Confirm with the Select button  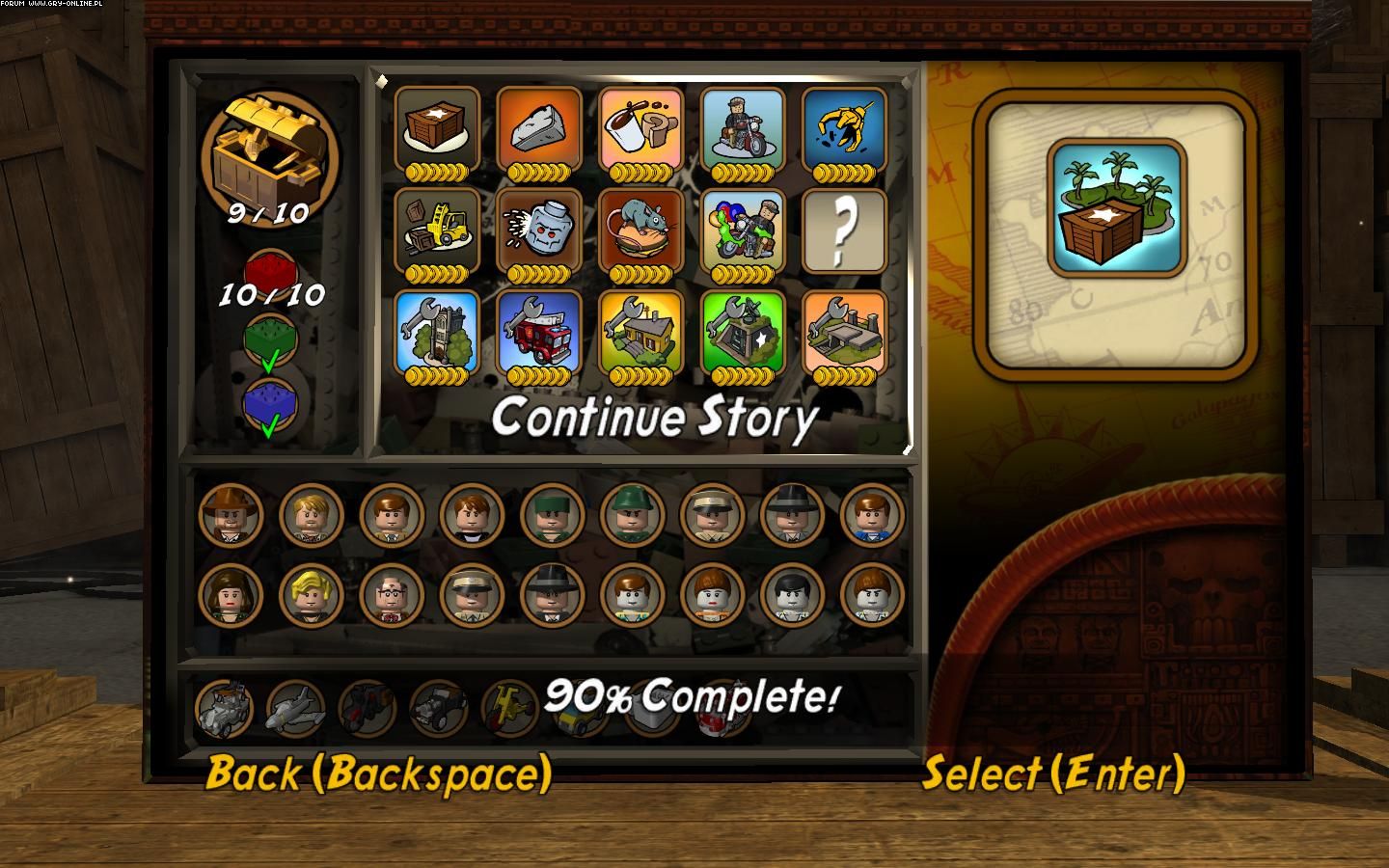click(x=1053, y=773)
